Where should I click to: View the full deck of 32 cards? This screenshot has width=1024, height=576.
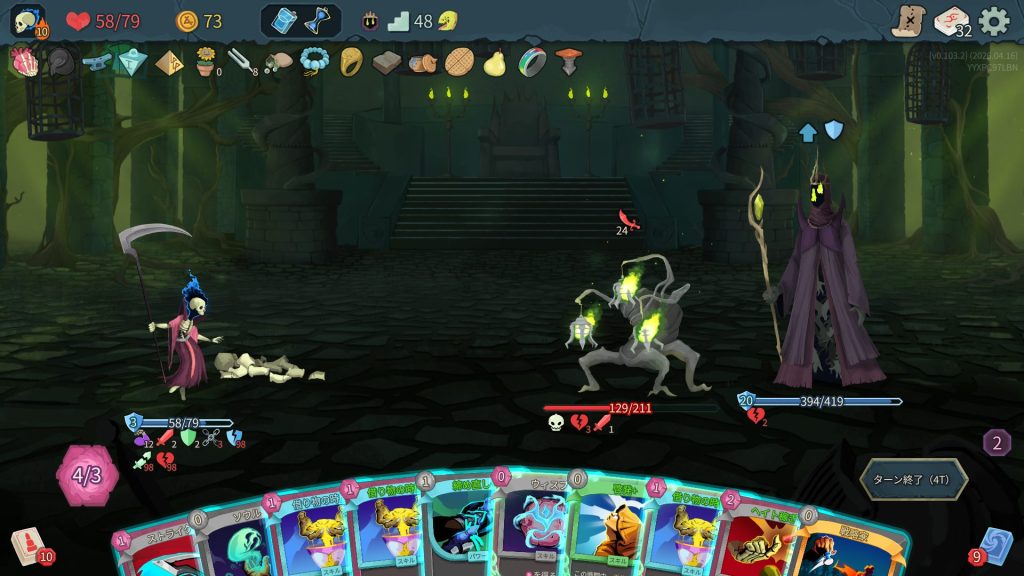pyautogui.click(x=951, y=21)
